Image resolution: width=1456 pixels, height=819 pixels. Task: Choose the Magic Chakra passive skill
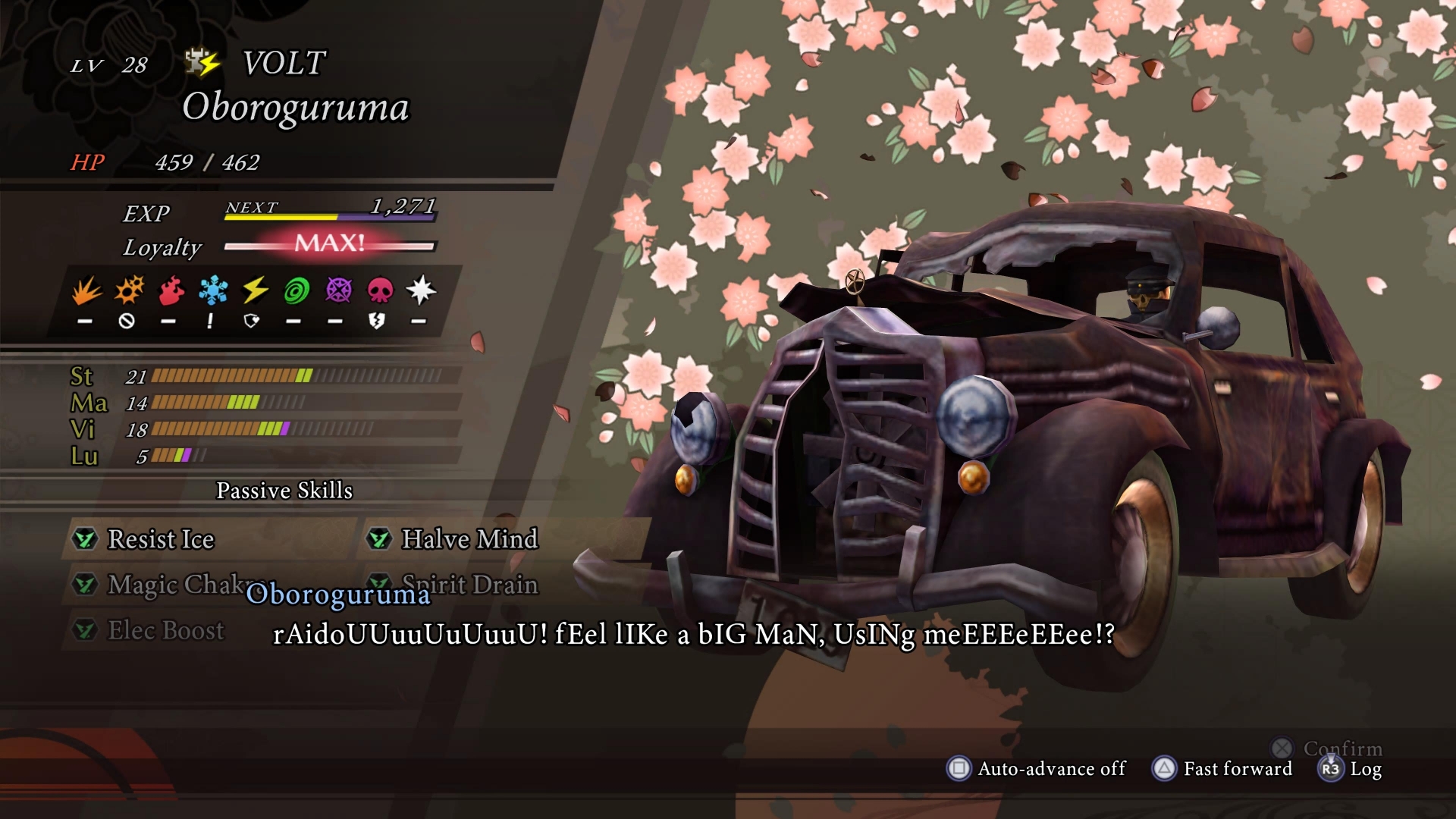pos(176,584)
